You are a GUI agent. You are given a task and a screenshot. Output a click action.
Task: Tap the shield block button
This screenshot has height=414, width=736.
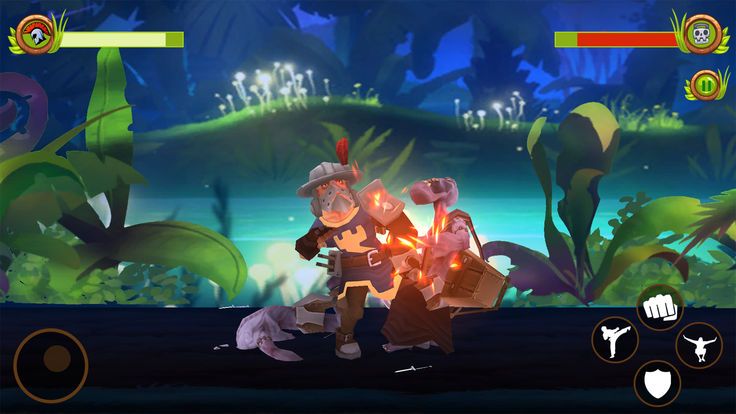pos(657,382)
